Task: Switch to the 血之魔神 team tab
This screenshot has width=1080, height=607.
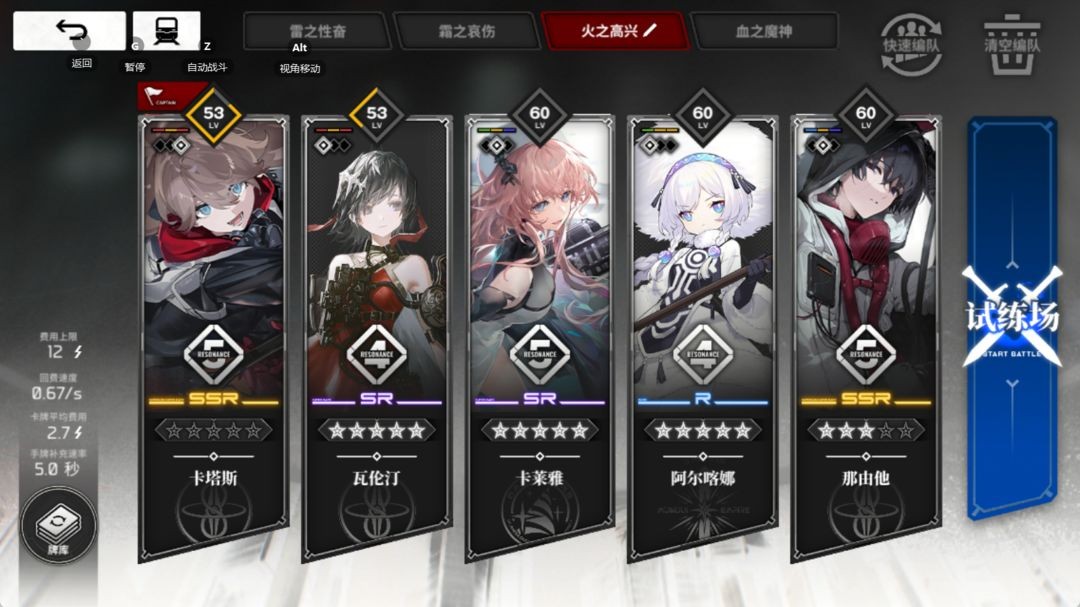Action: click(x=763, y=31)
